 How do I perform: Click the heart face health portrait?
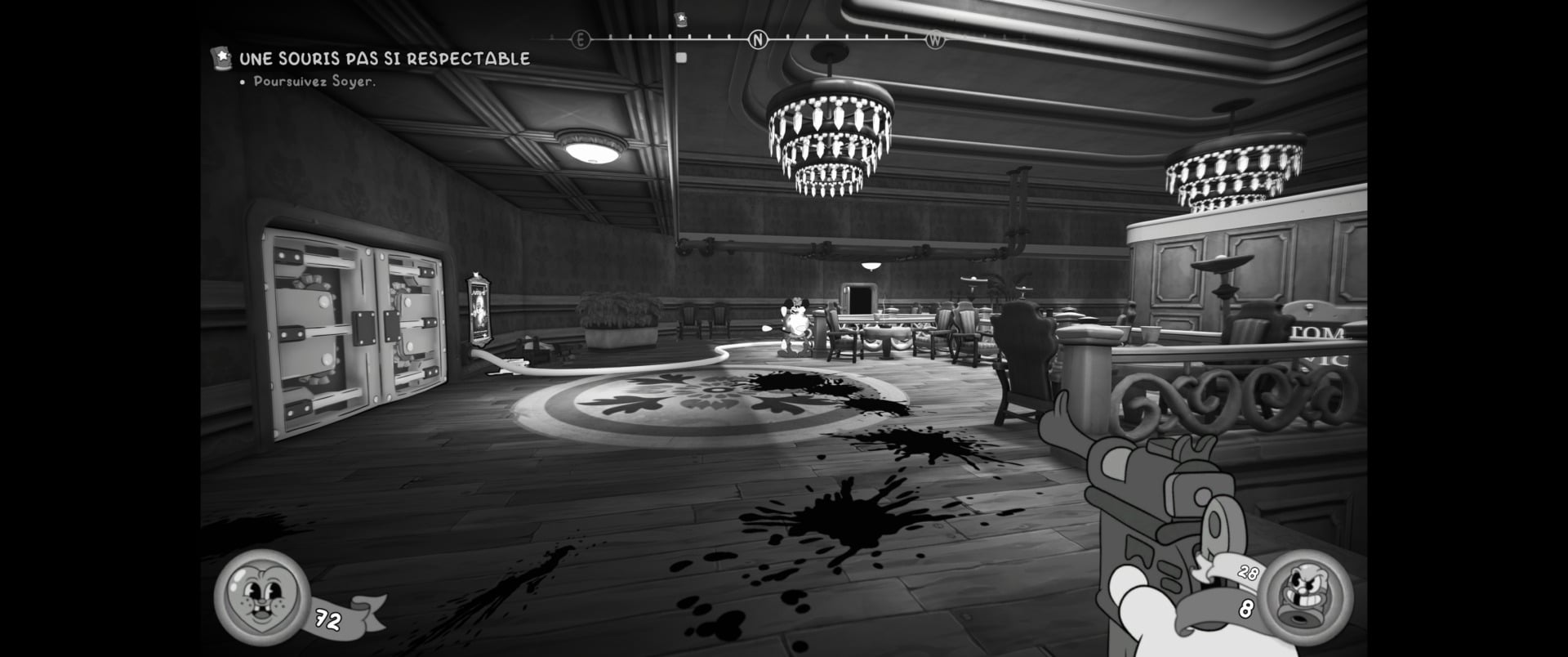click(261, 597)
